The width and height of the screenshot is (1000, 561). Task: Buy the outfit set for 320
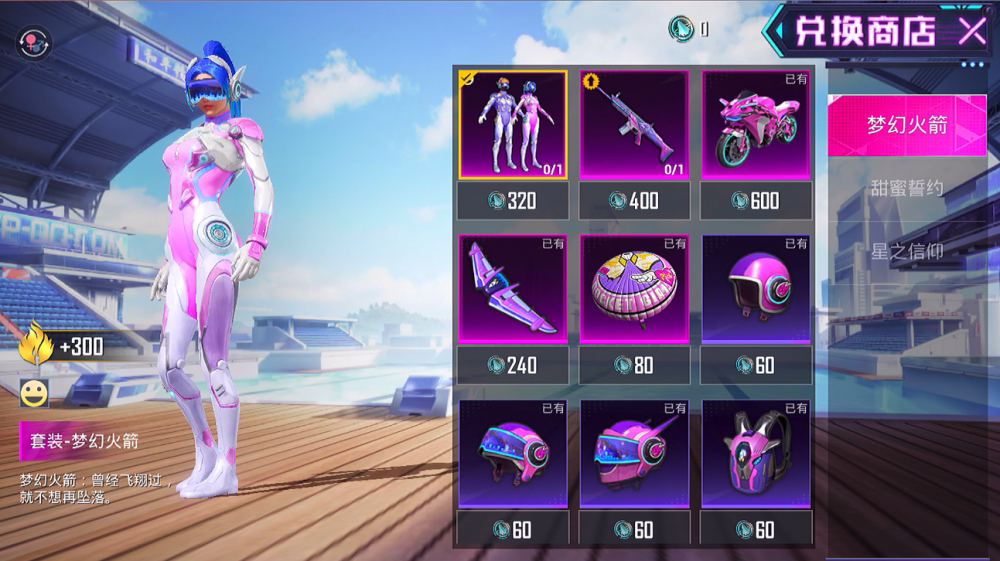(513, 201)
